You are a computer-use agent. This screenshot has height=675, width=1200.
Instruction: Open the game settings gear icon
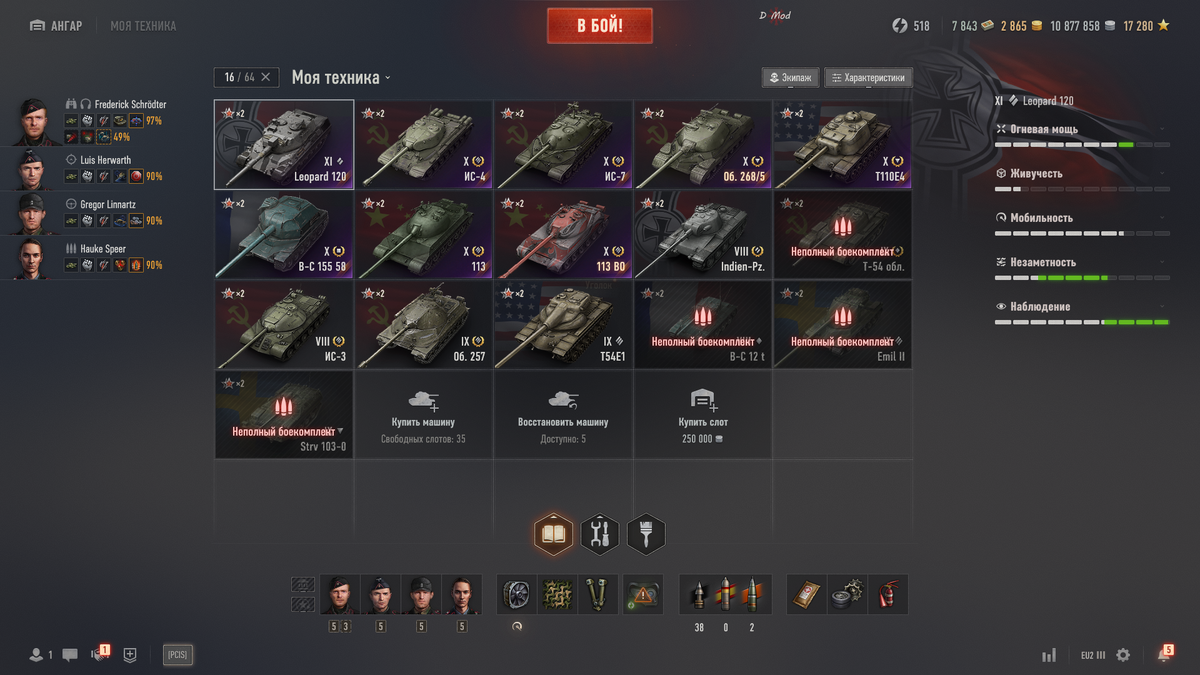tap(1123, 655)
